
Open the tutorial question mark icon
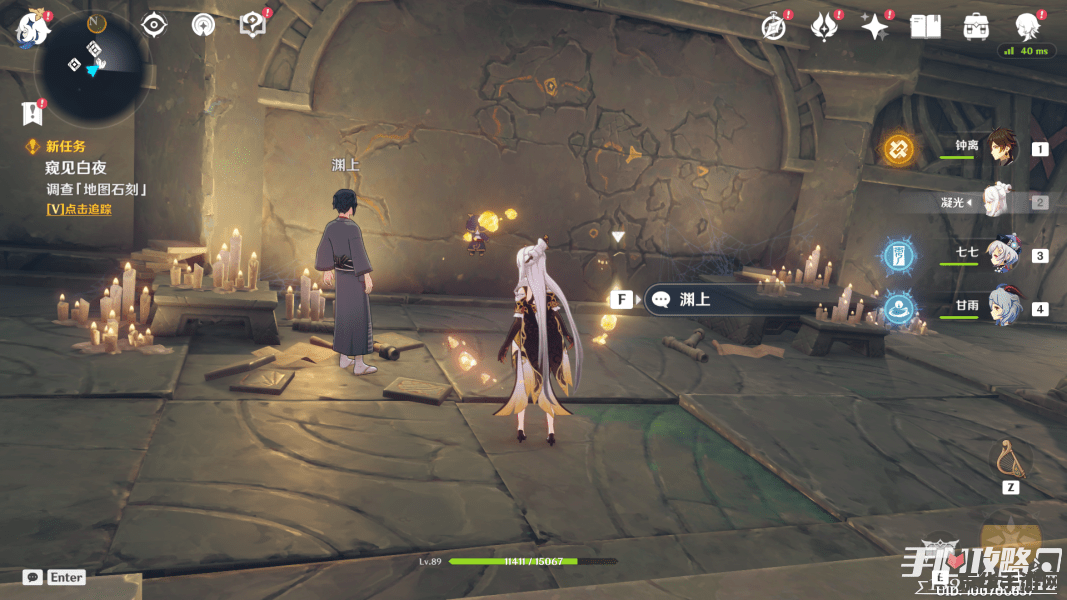tap(253, 24)
